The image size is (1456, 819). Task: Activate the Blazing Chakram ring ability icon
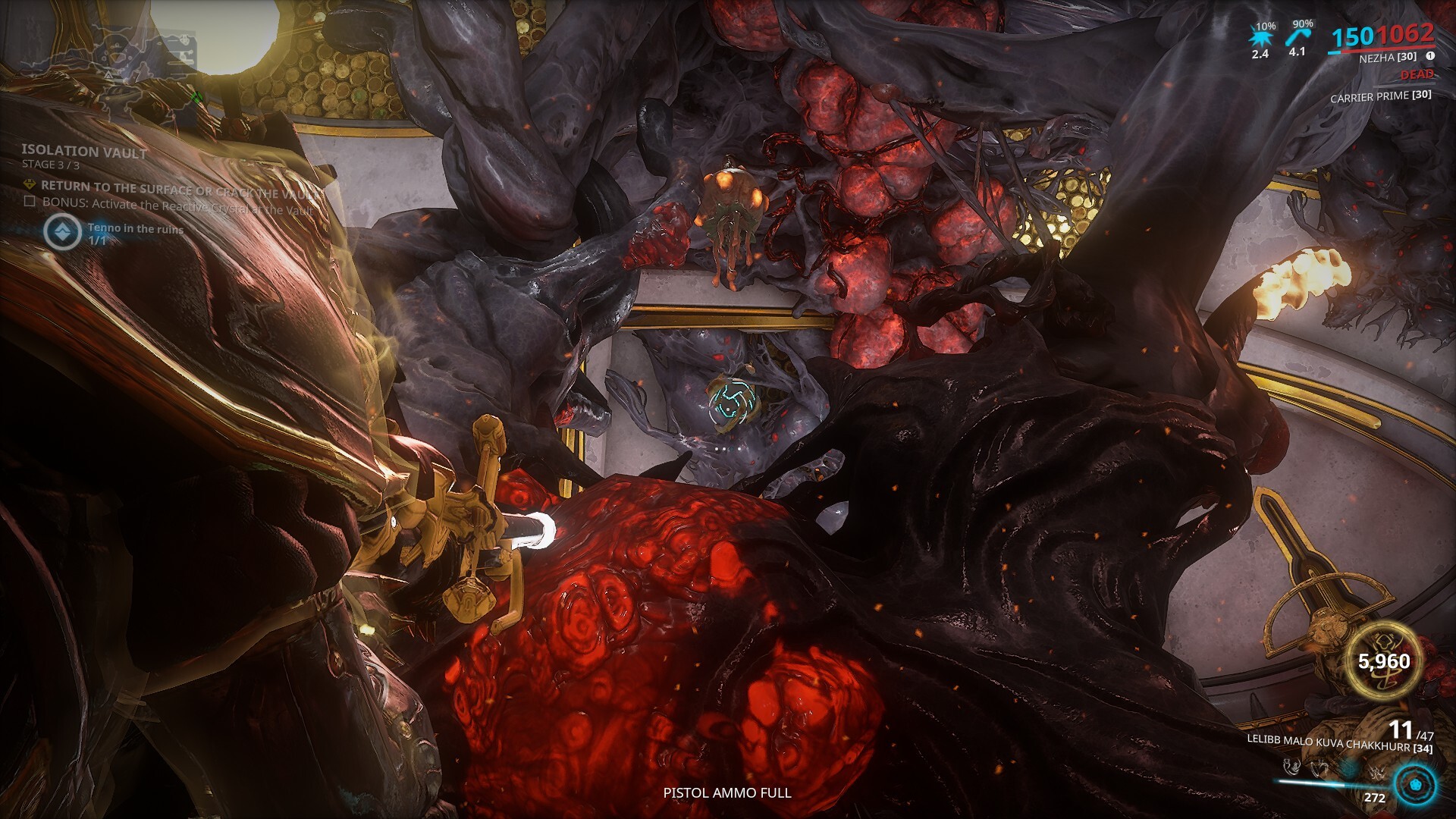tap(1320, 769)
